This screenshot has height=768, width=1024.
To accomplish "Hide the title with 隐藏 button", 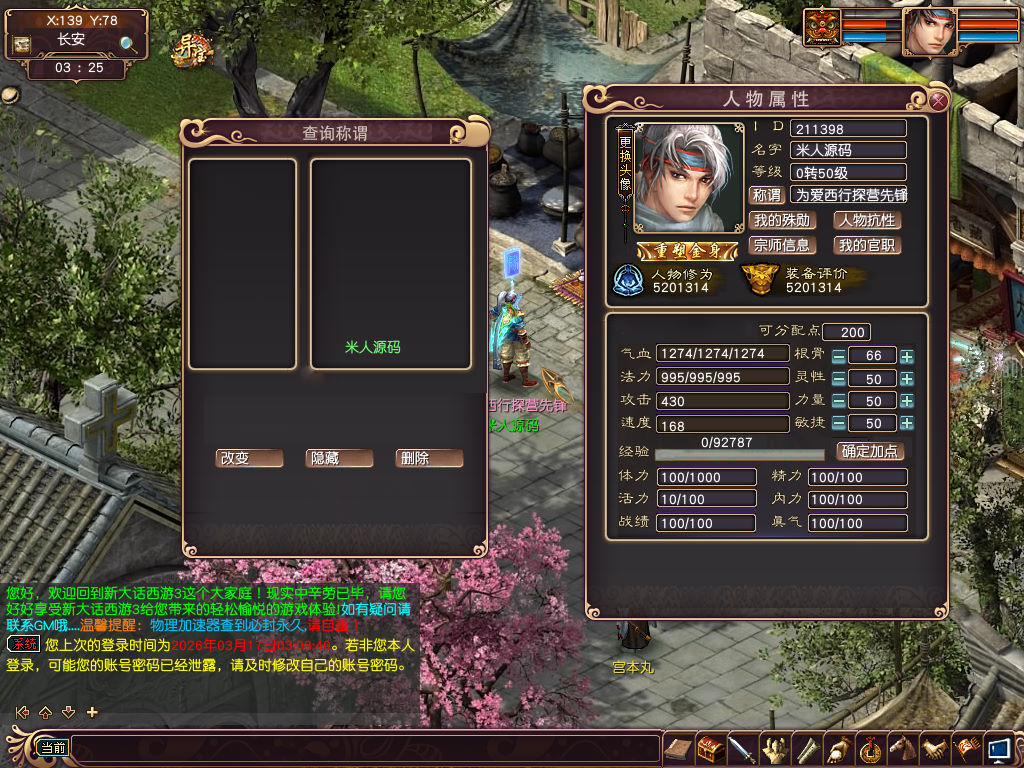I will point(339,458).
